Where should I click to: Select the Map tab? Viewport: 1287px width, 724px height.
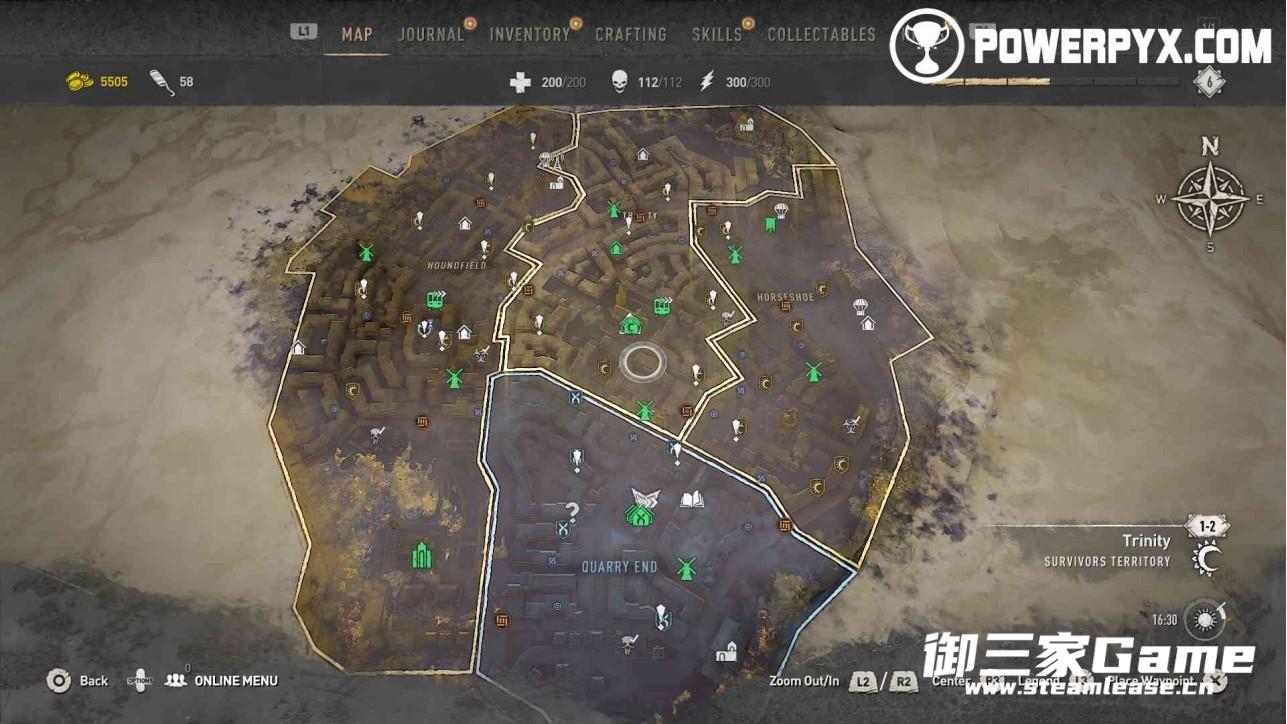coord(357,34)
